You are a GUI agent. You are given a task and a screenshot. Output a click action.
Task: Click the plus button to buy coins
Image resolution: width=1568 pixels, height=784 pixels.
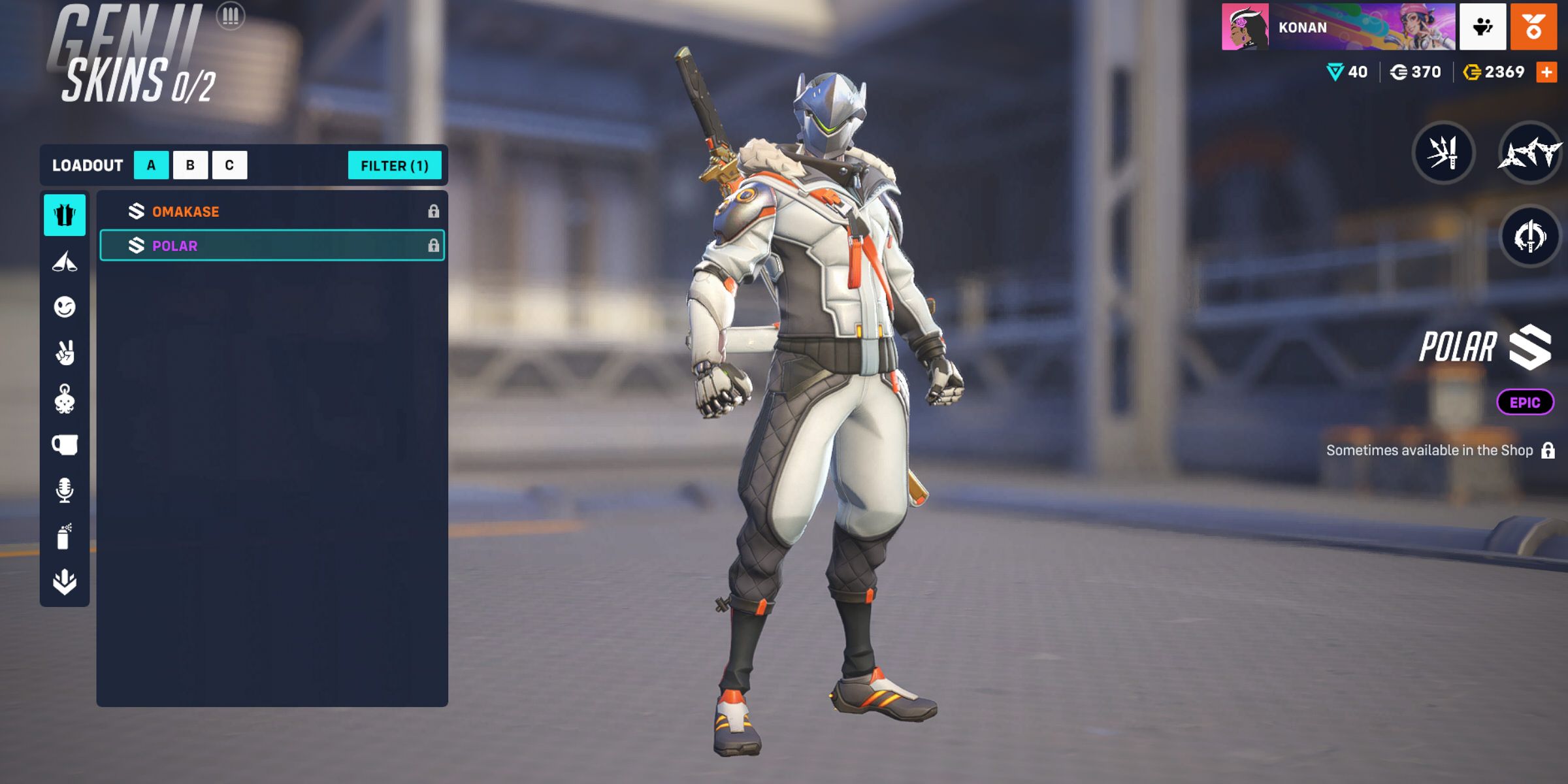pos(1546,72)
